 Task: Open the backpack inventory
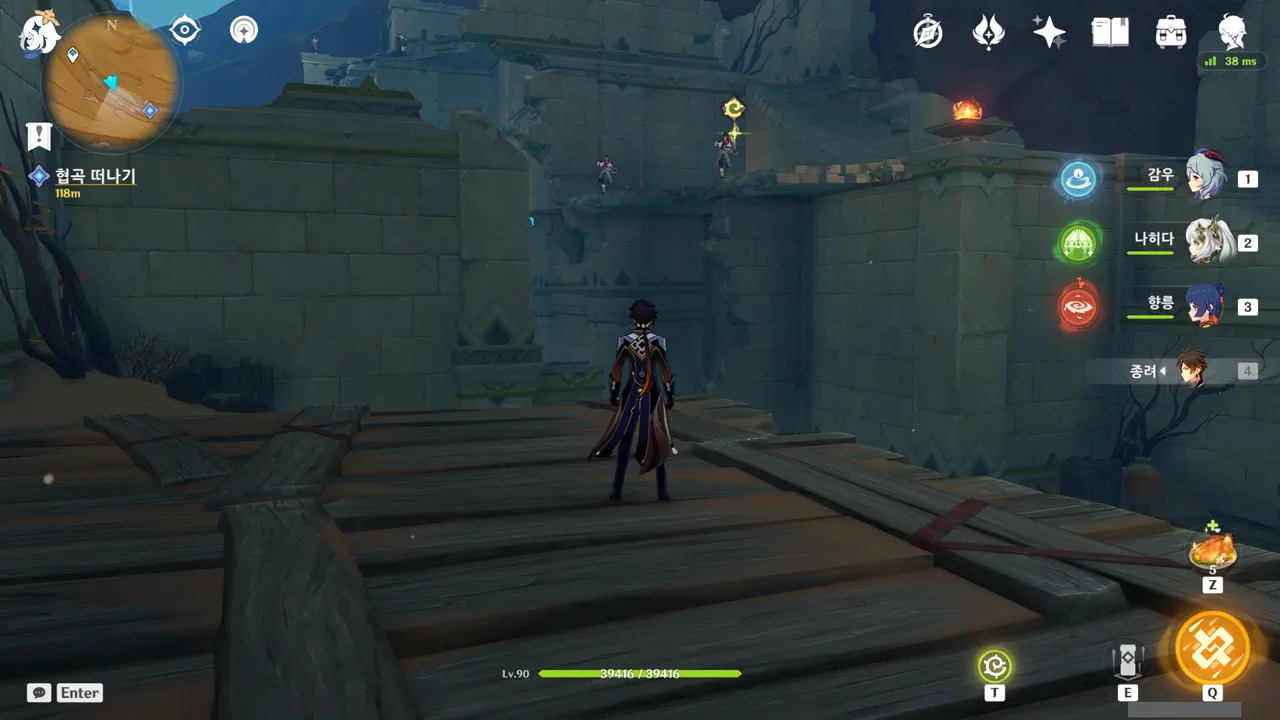(1170, 32)
